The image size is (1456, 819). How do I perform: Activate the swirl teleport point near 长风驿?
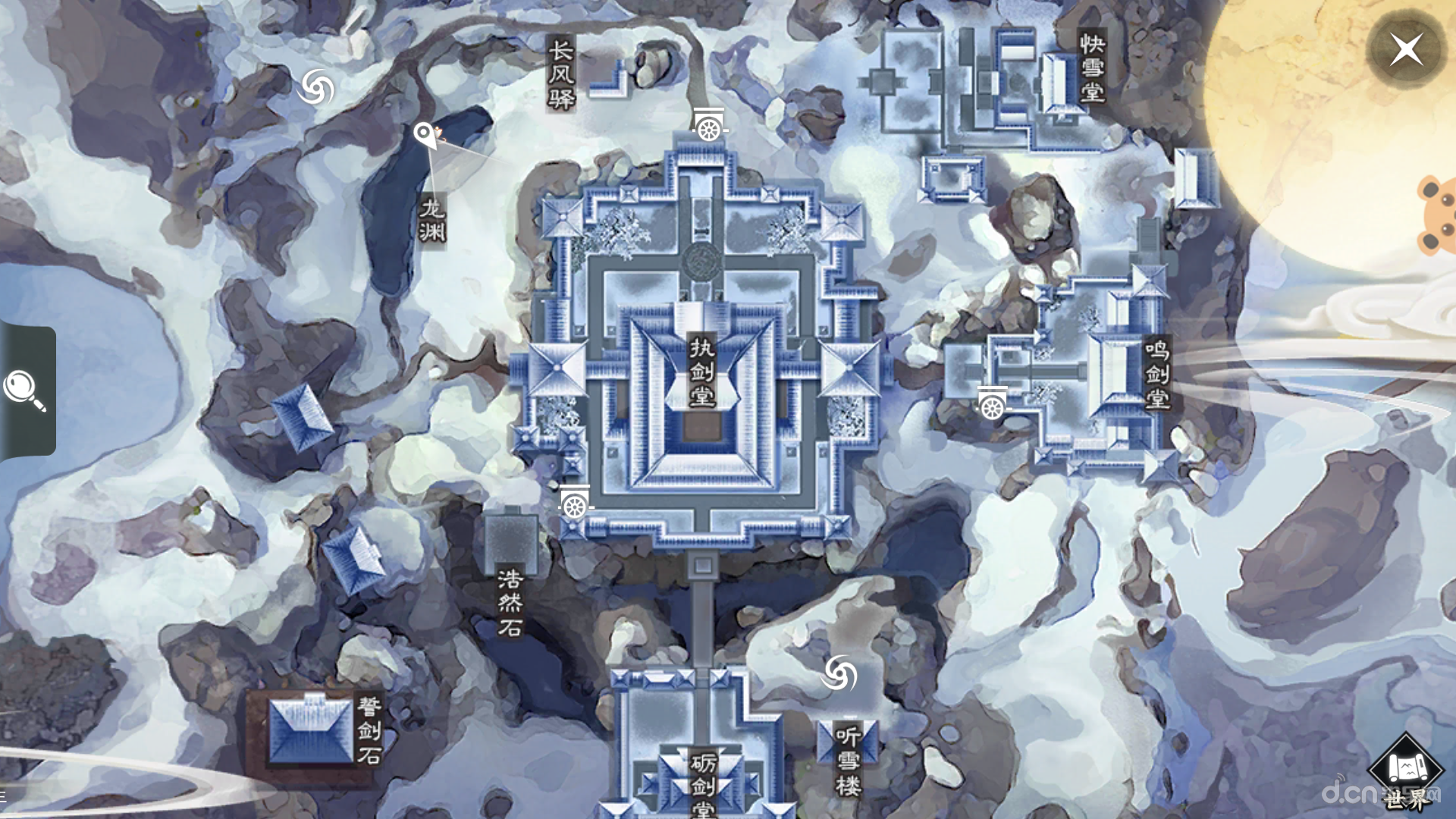point(316,87)
